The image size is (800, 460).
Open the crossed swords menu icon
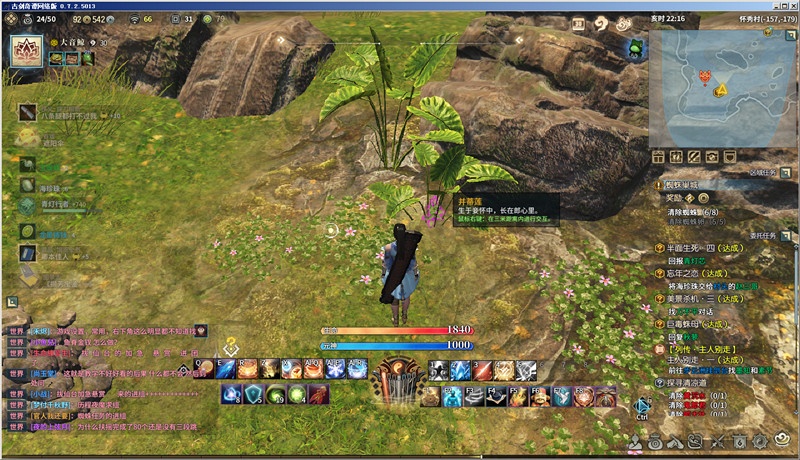pos(717,441)
